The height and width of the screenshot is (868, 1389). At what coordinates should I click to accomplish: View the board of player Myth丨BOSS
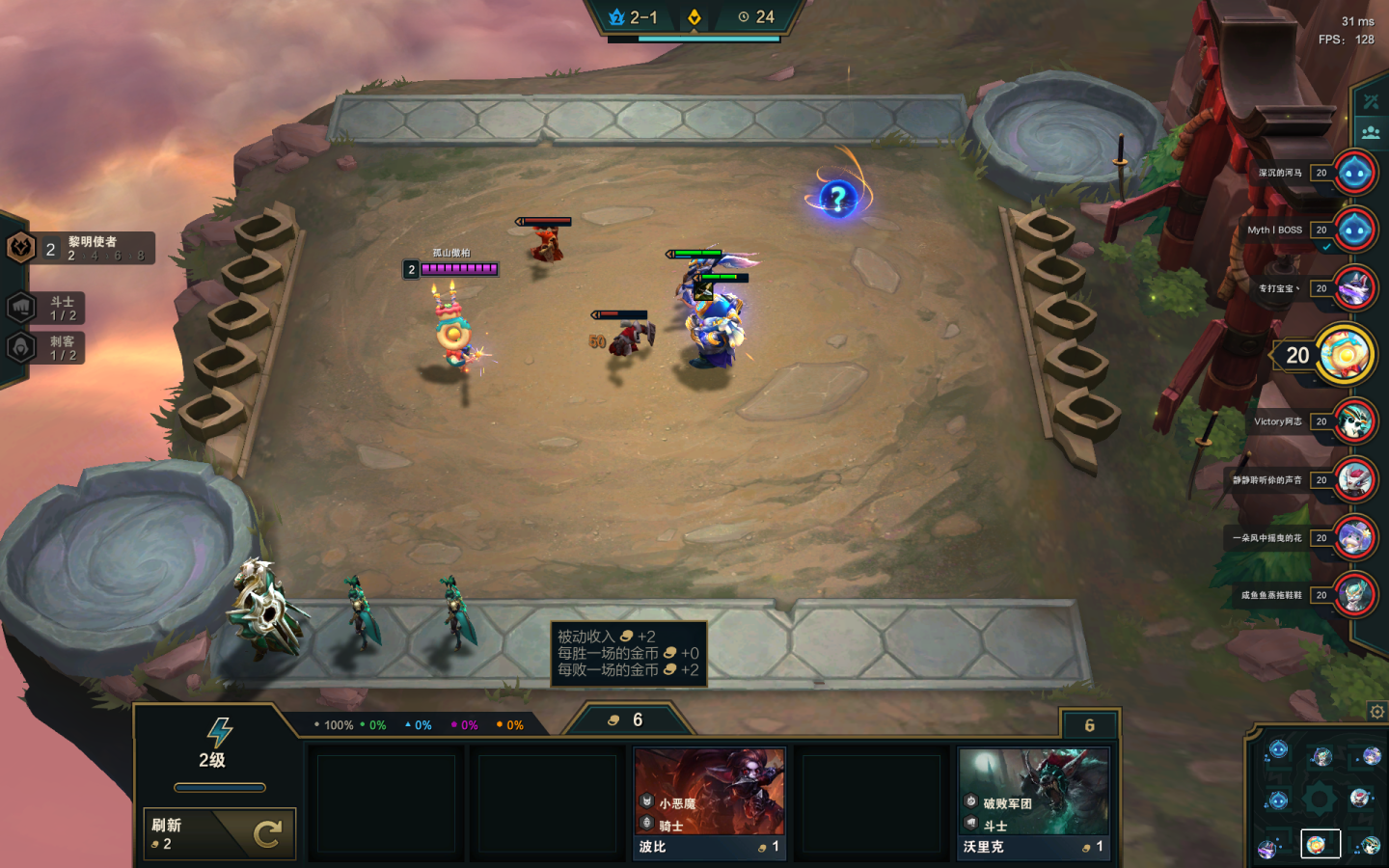tap(1354, 231)
